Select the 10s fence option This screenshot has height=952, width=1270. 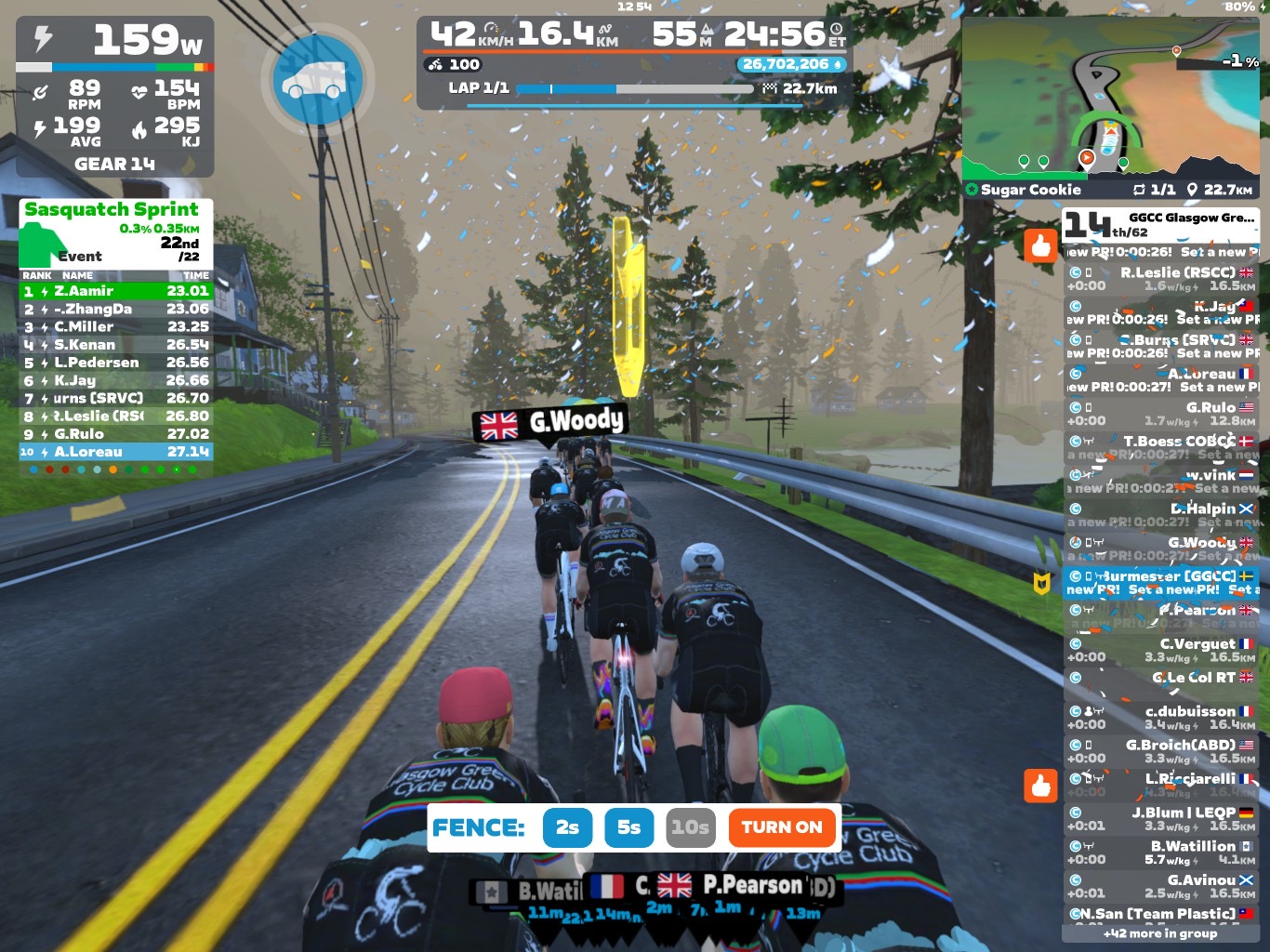point(691,827)
